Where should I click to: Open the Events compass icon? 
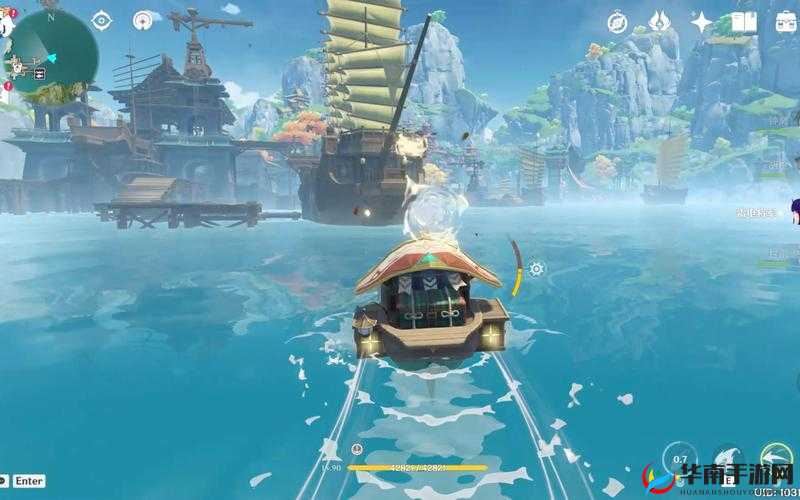[617, 21]
